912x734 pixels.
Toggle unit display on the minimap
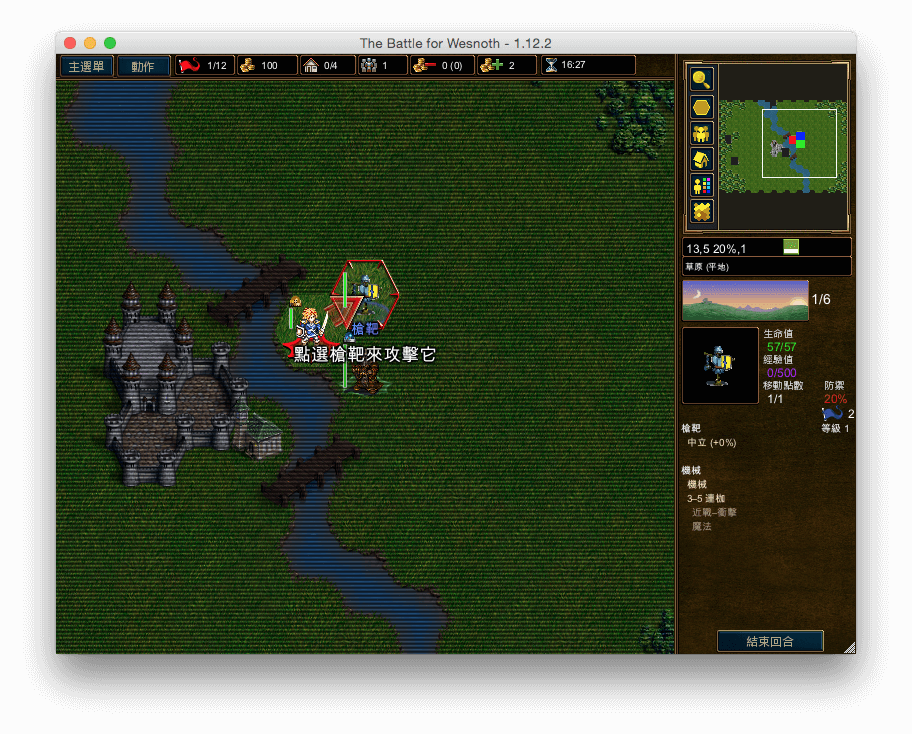tap(702, 133)
